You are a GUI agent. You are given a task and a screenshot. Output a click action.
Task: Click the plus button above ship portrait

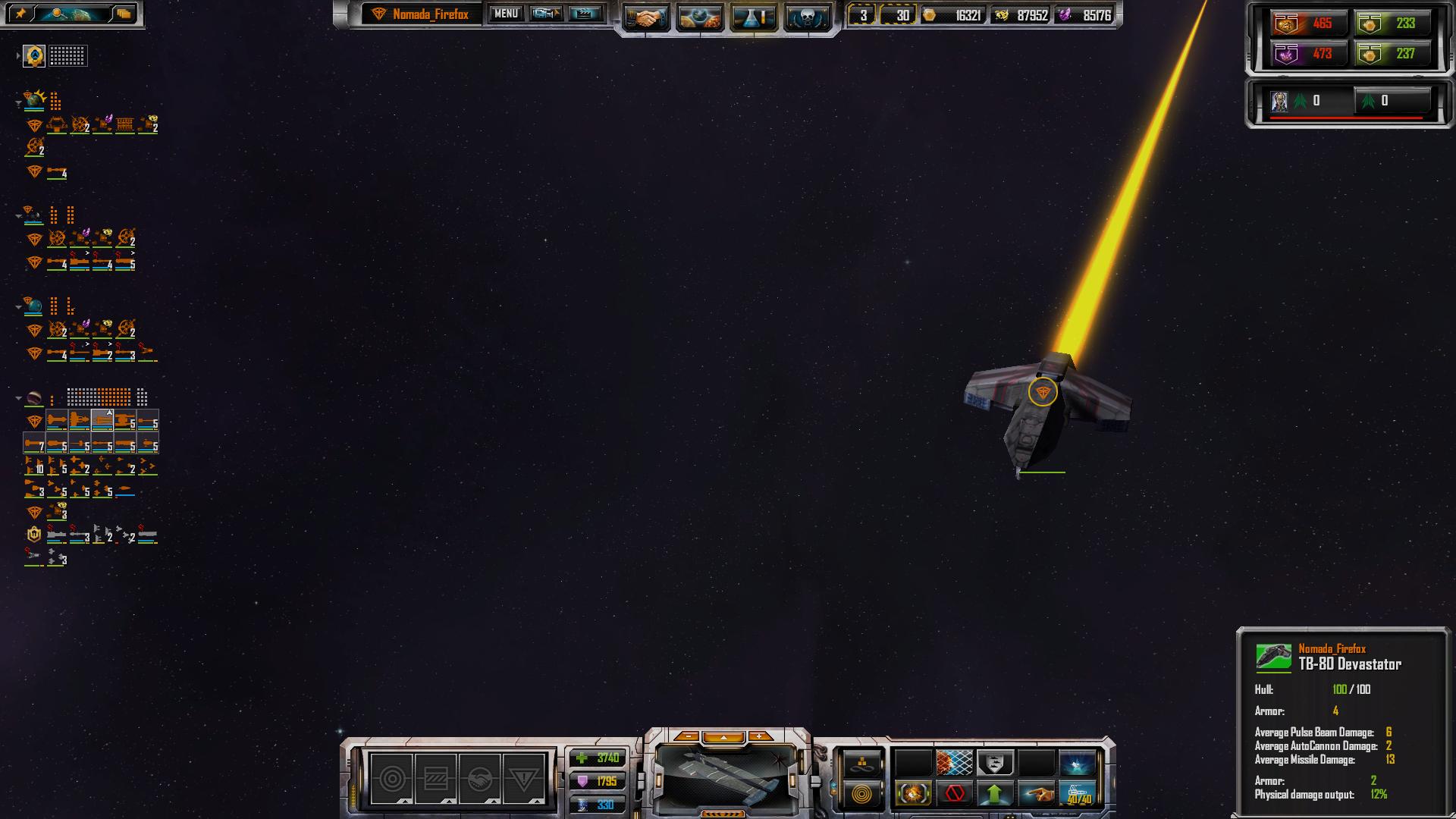[x=759, y=736]
